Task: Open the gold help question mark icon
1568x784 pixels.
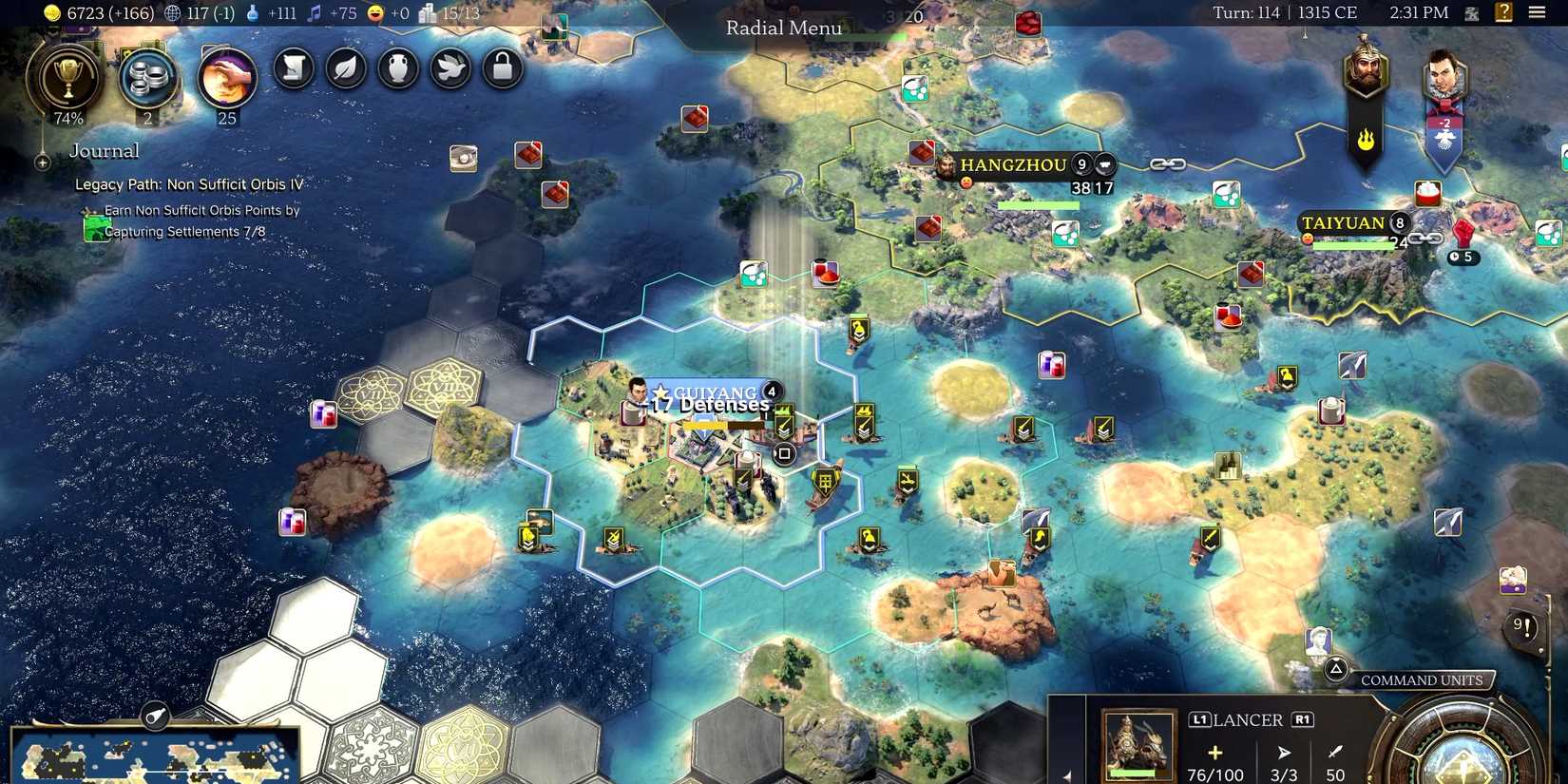Action: 1505,12
